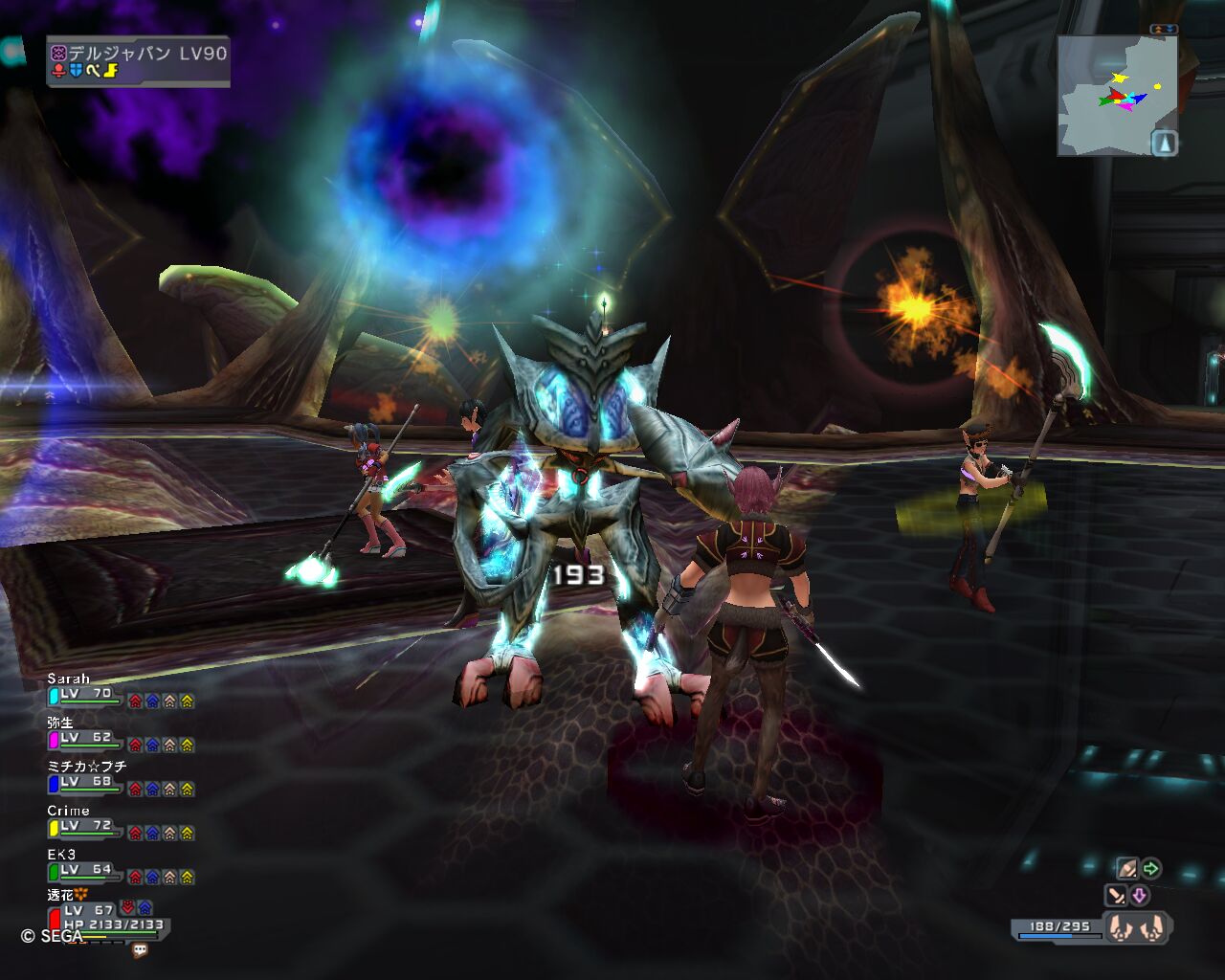Click the purple down arrow icon
This screenshot has height=980, width=1225.
pos(1140,896)
